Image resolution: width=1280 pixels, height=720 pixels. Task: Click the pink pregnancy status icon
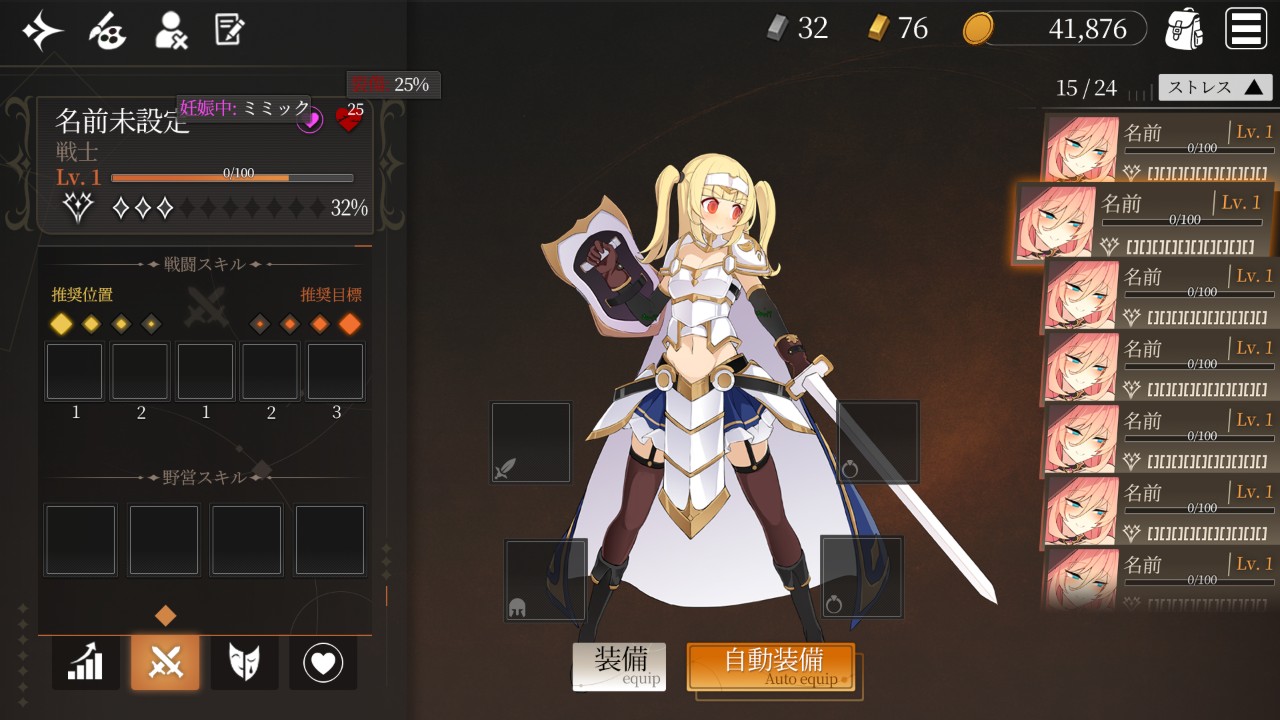coord(310,121)
